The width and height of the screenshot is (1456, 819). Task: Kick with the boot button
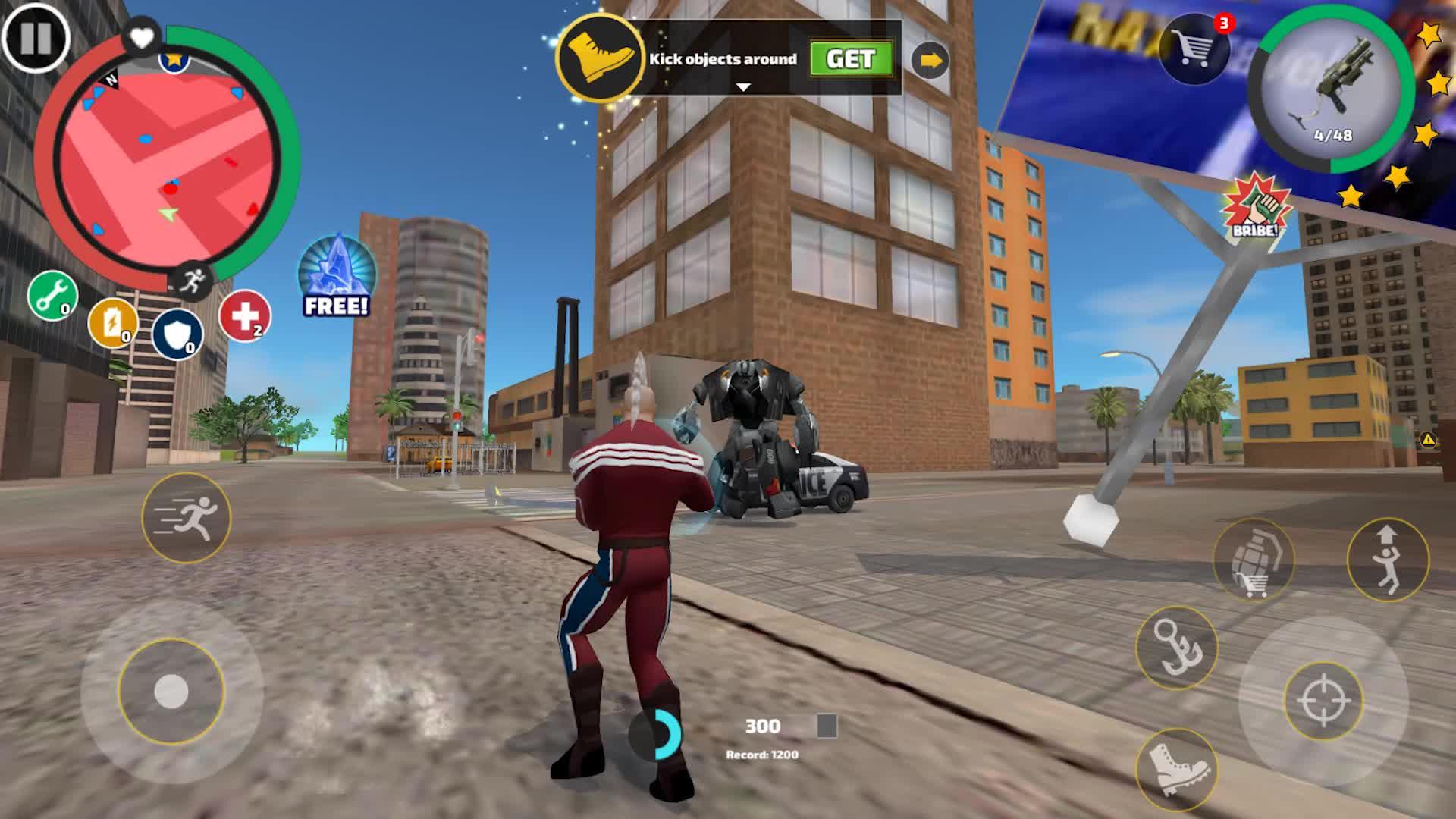point(1176,767)
